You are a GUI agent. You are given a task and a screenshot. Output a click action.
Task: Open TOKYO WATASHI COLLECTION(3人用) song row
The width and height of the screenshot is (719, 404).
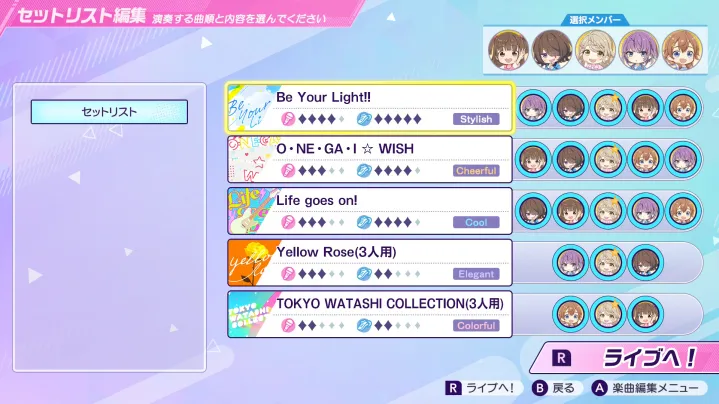390,314
